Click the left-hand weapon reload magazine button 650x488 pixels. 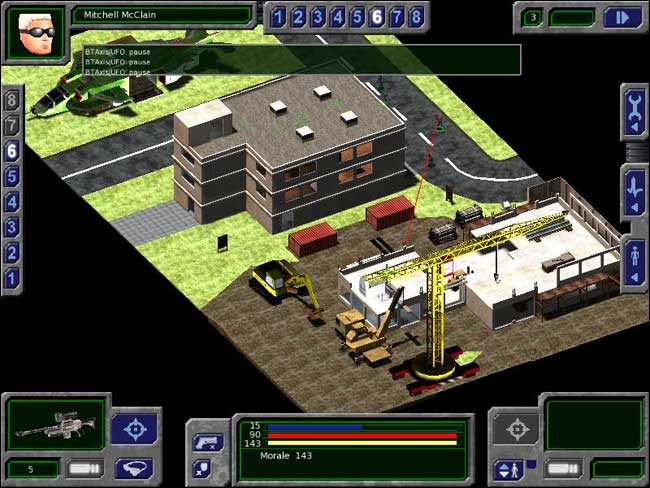point(85,467)
